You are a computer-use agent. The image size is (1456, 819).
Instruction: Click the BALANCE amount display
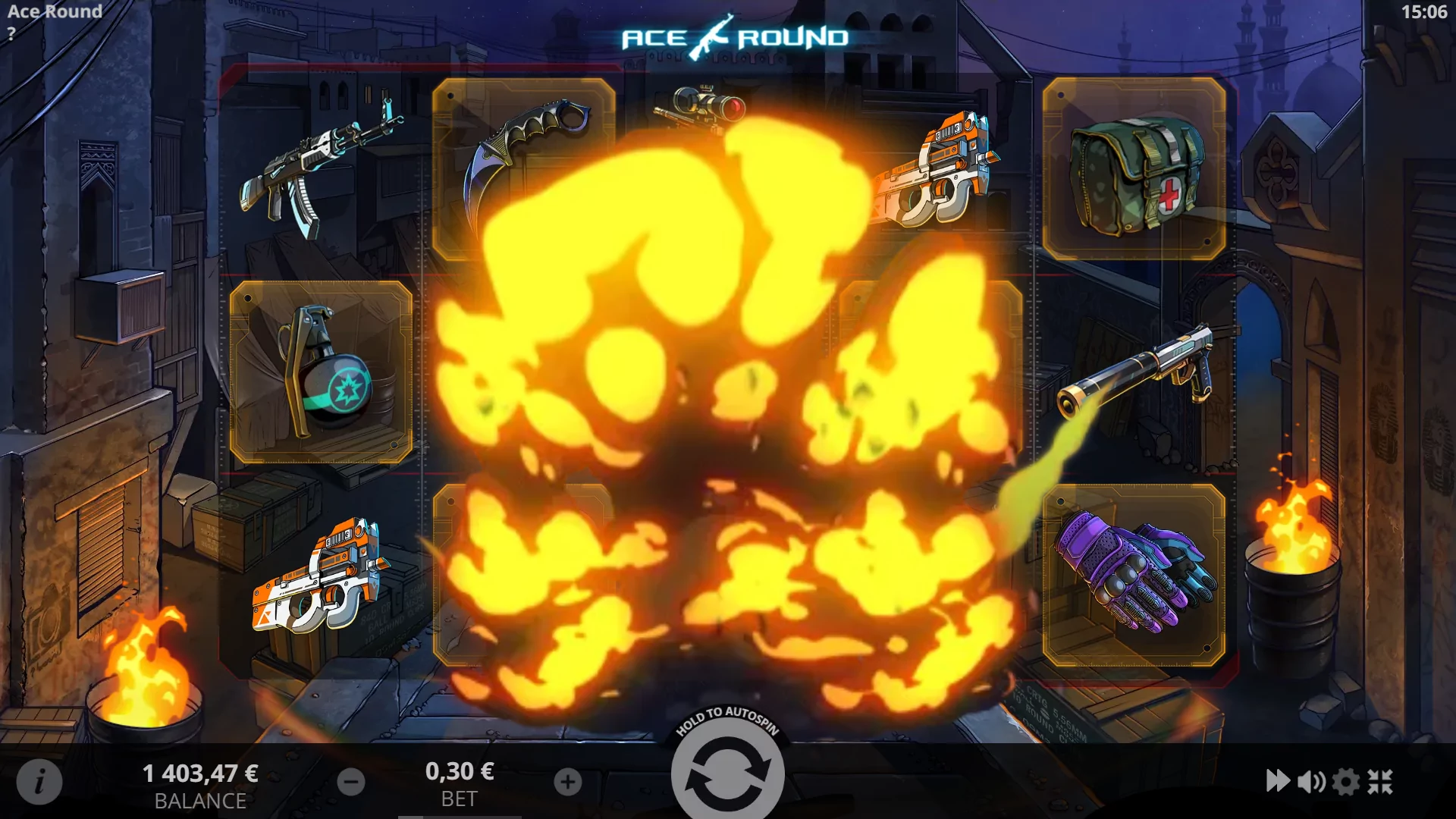(x=201, y=774)
